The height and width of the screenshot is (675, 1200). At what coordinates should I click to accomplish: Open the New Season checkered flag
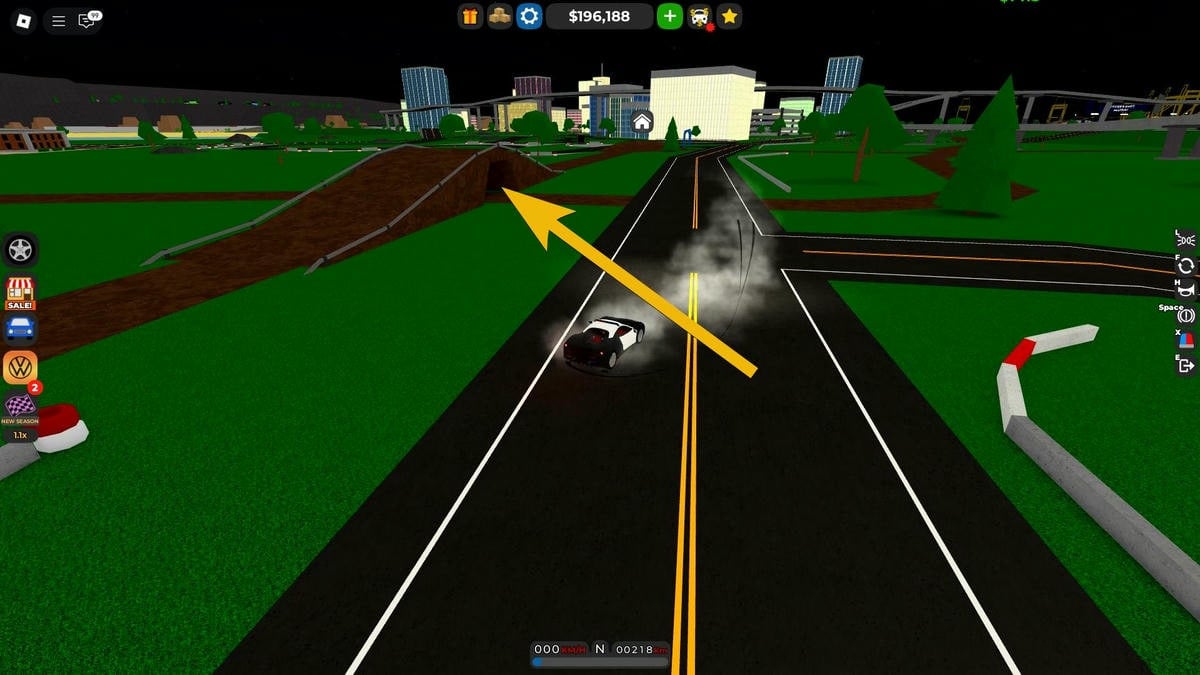(x=20, y=407)
